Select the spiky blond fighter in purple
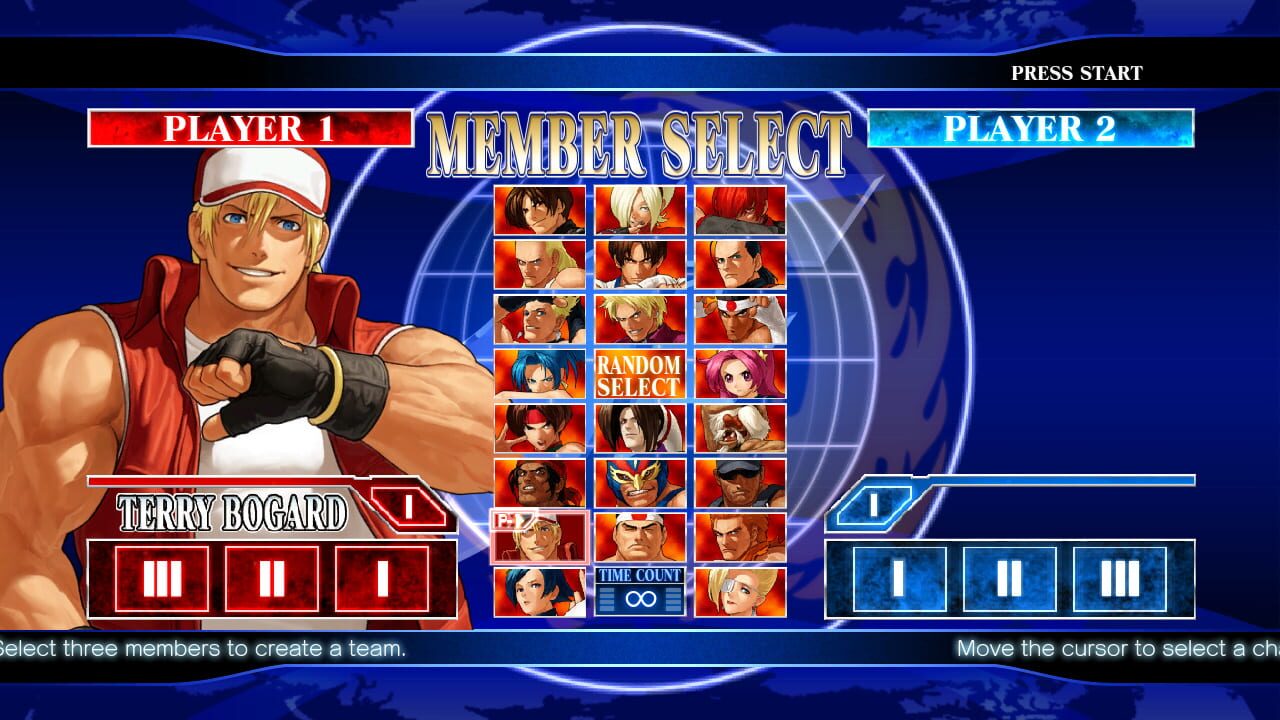Viewport: 1280px width, 720px height. pyautogui.click(x=641, y=319)
